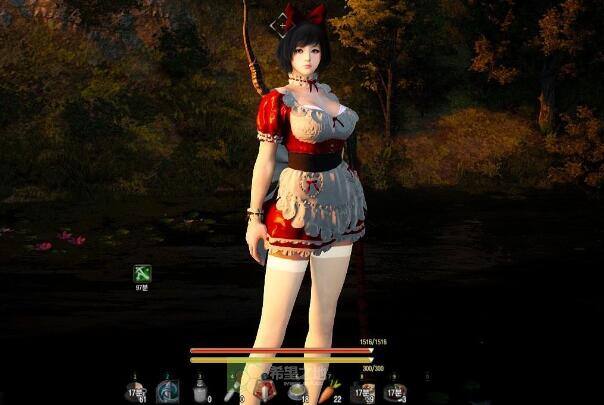The height and width of the screenshot is (405, 604).
Task: Select the knife tool hotbar slot
Action: (x=232, y=385)
